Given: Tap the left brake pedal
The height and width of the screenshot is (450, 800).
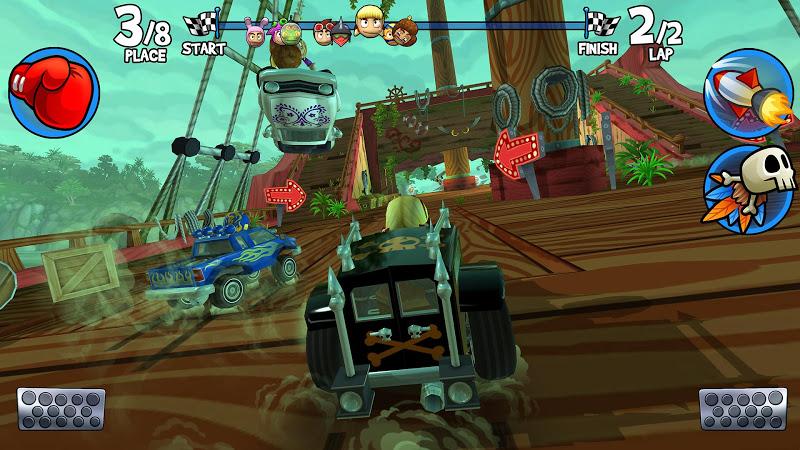Looking at the screenshot, I should [x=62, y=408].
